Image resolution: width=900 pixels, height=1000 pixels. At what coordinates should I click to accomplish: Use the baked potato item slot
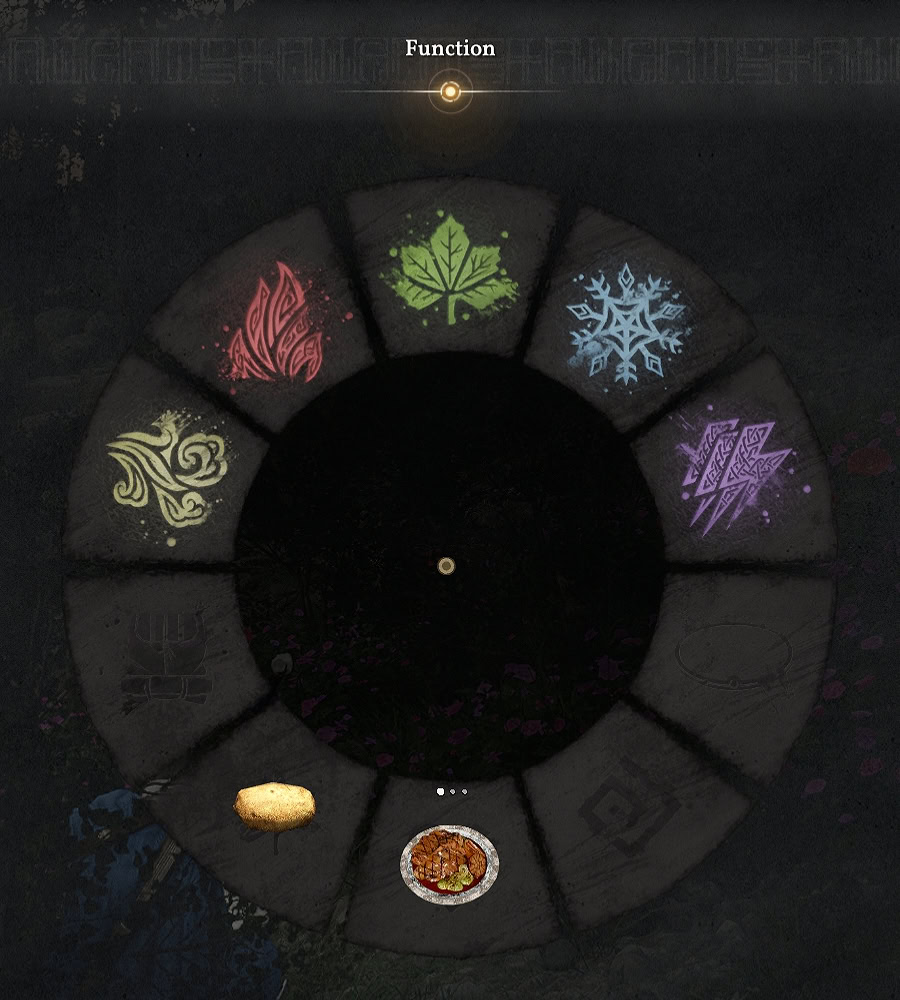point(274,806)
